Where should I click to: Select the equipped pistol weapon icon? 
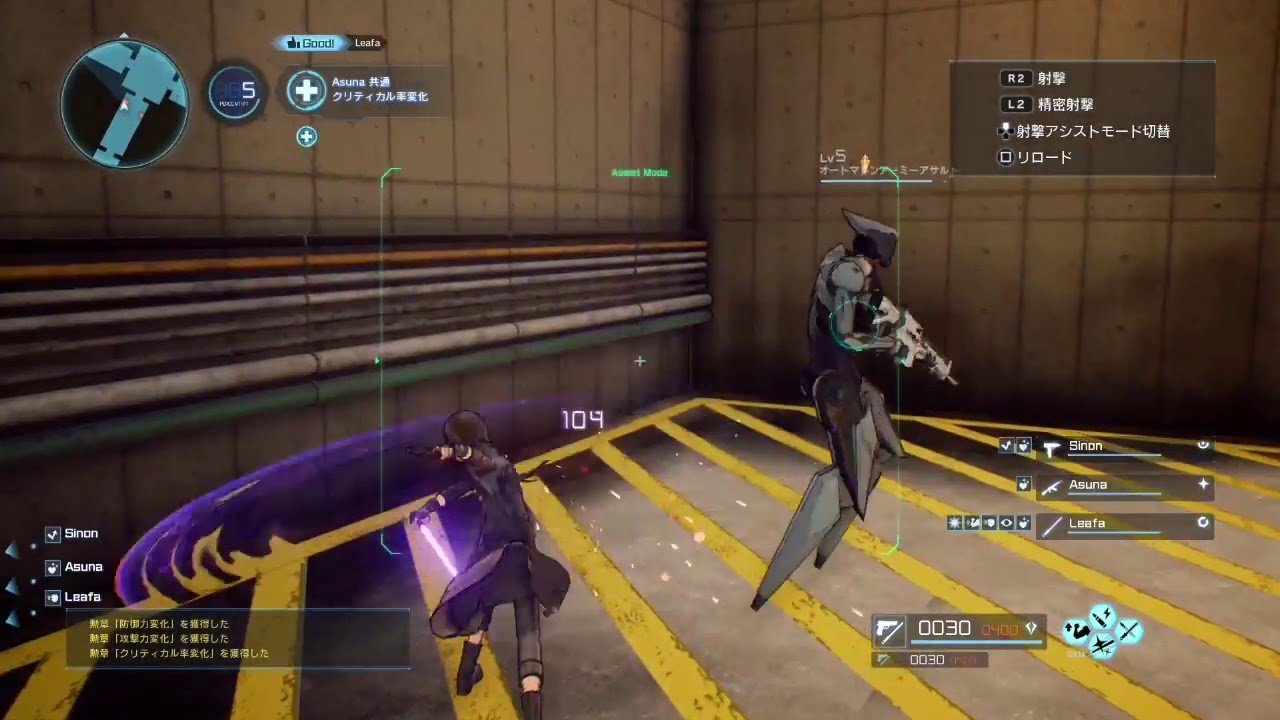pos(889,629)
